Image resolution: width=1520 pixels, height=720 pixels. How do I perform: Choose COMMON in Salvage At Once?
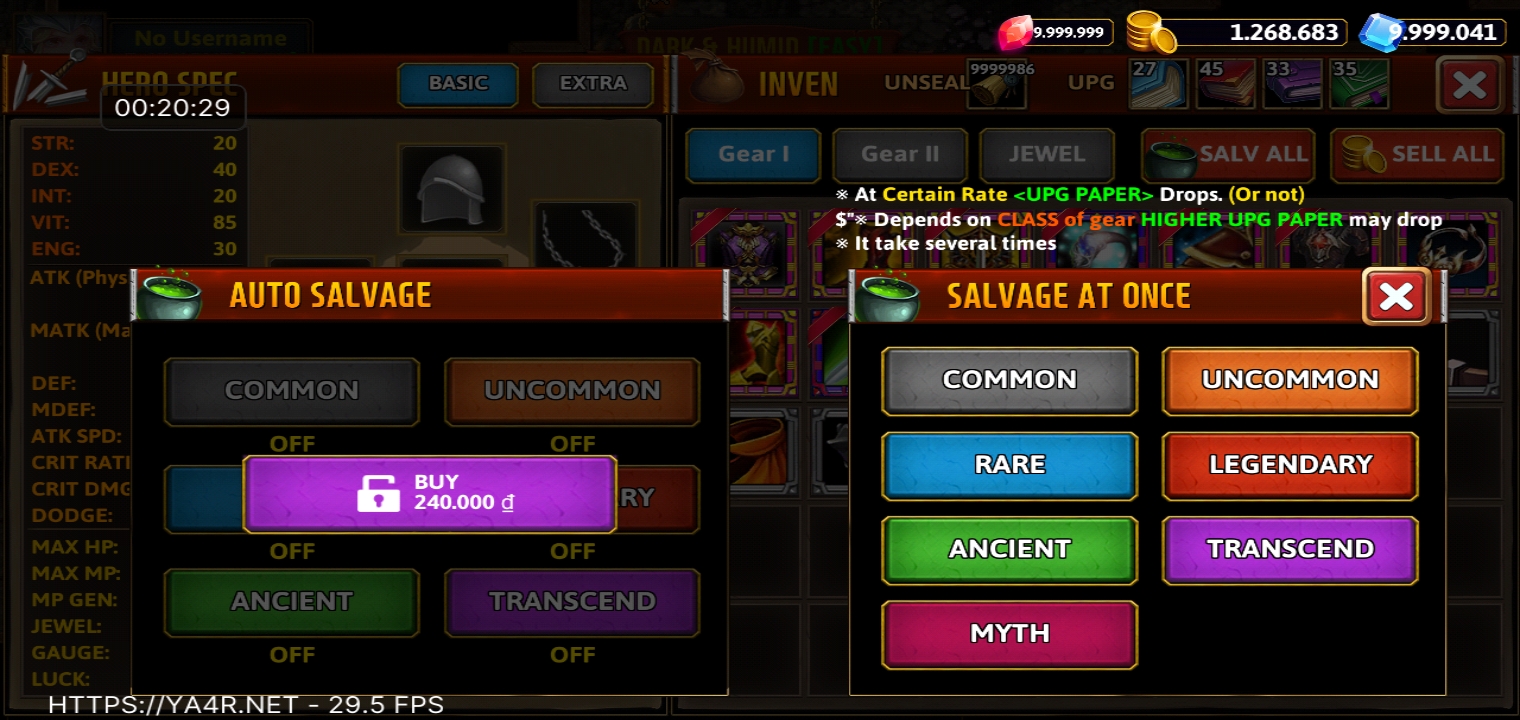click(1009, 380)
